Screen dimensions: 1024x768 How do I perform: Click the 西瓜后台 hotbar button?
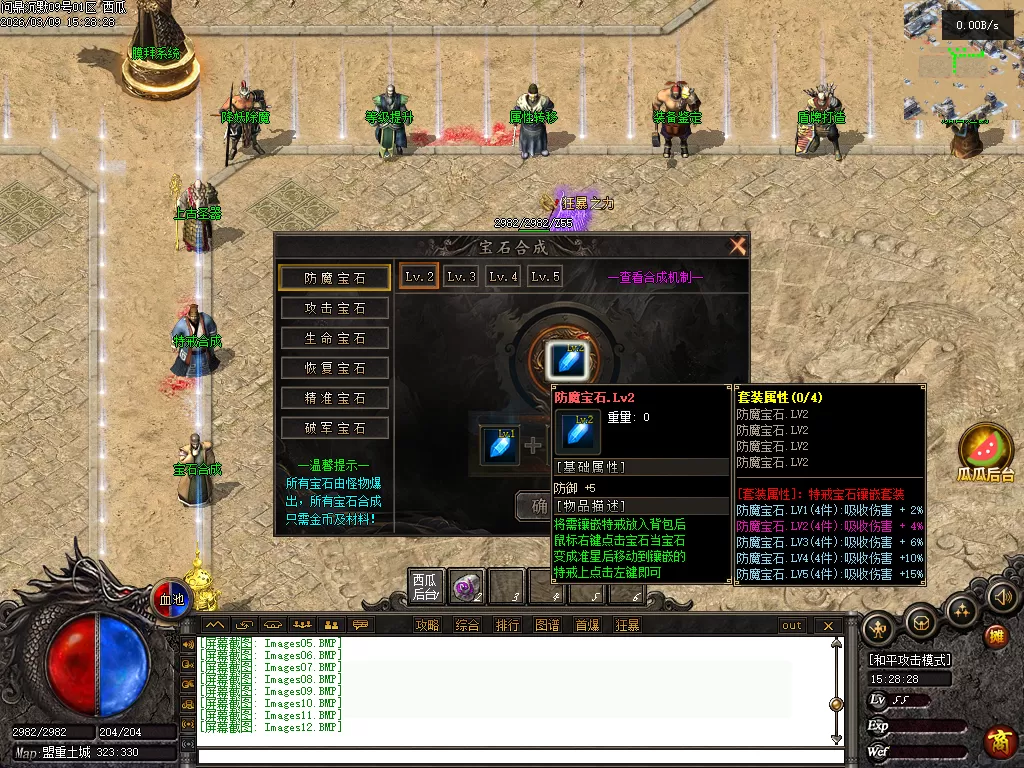coord(426,586)
